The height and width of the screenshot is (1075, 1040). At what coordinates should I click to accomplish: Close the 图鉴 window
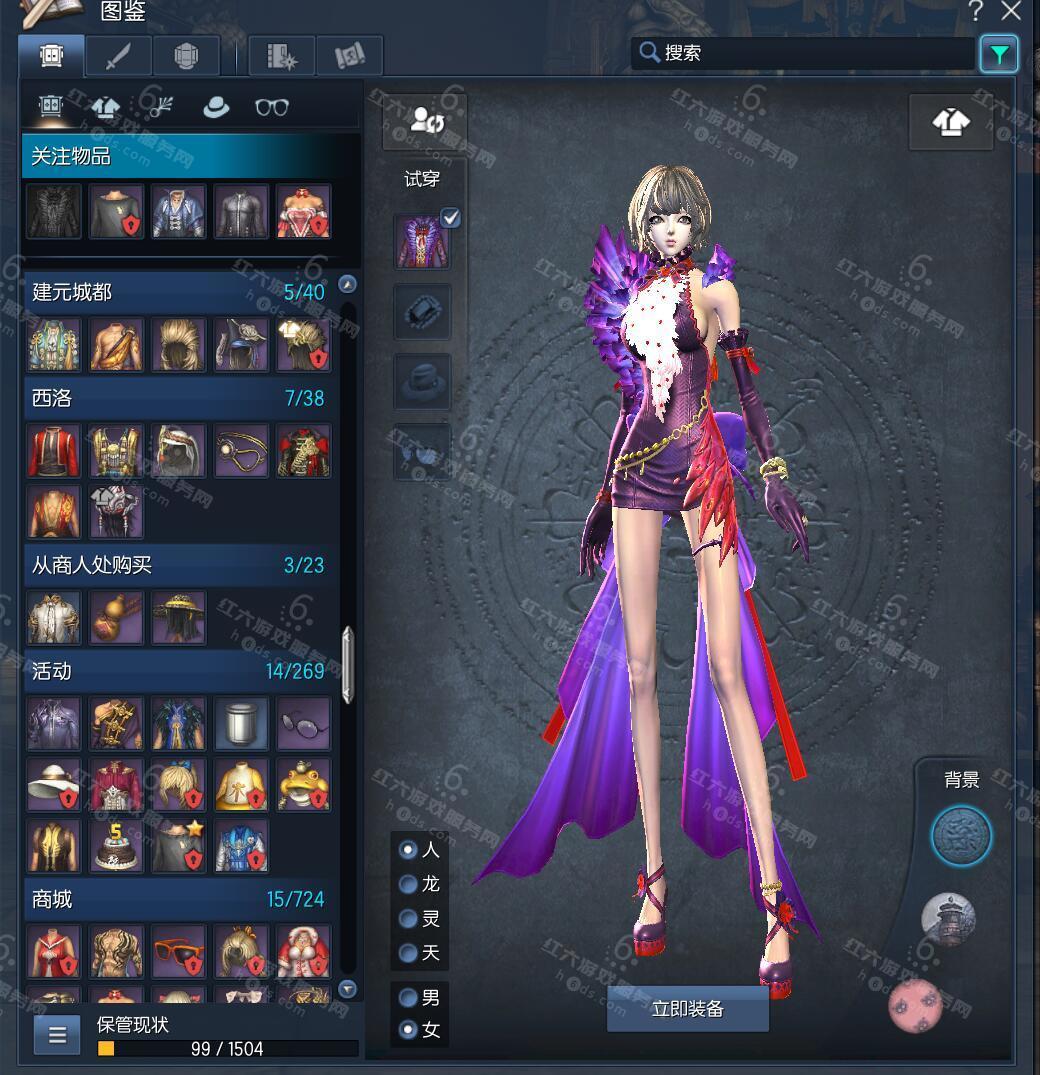(x=1012, y=12)
